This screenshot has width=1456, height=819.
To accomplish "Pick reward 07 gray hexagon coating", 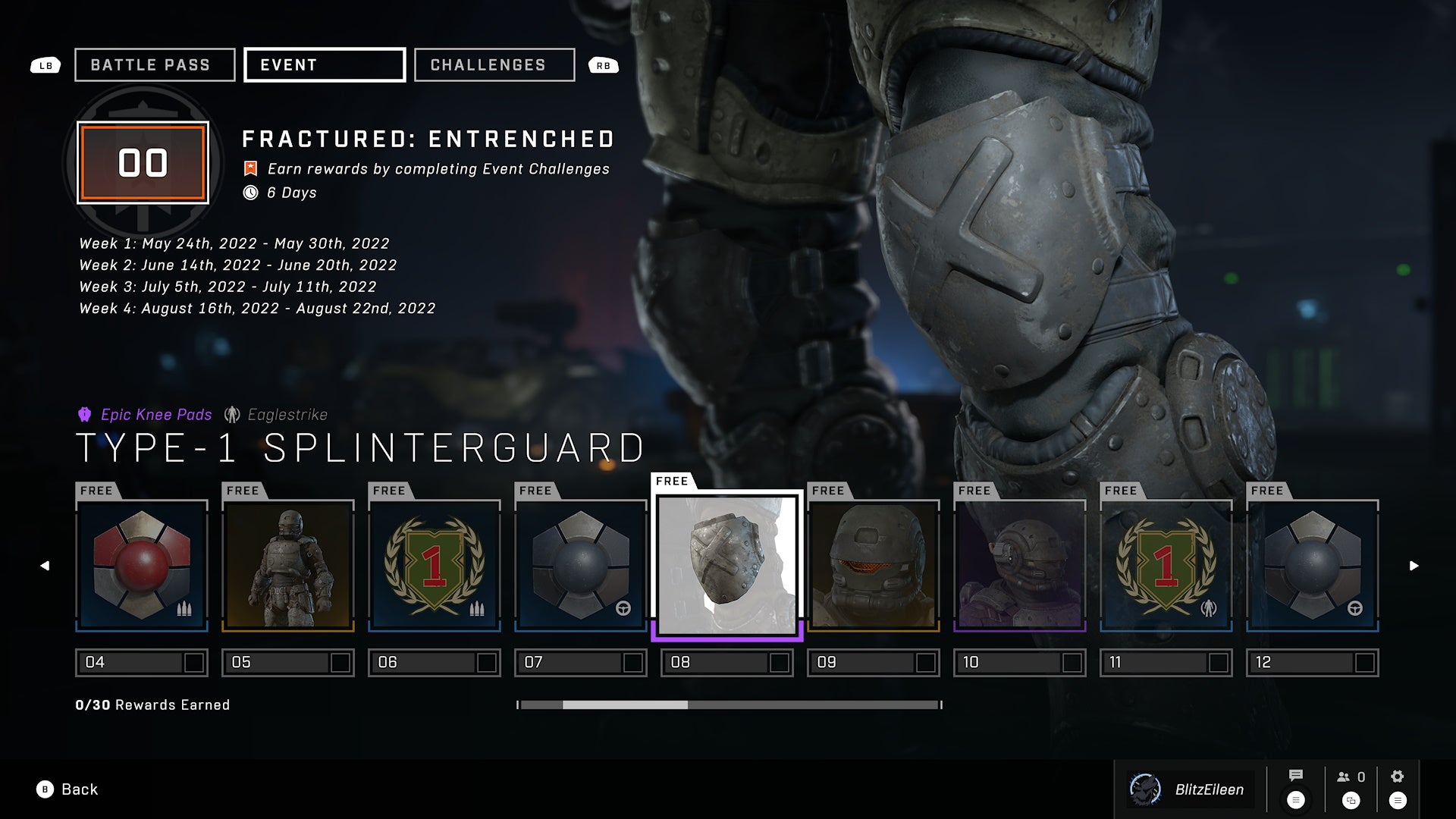I will point(581,565).
